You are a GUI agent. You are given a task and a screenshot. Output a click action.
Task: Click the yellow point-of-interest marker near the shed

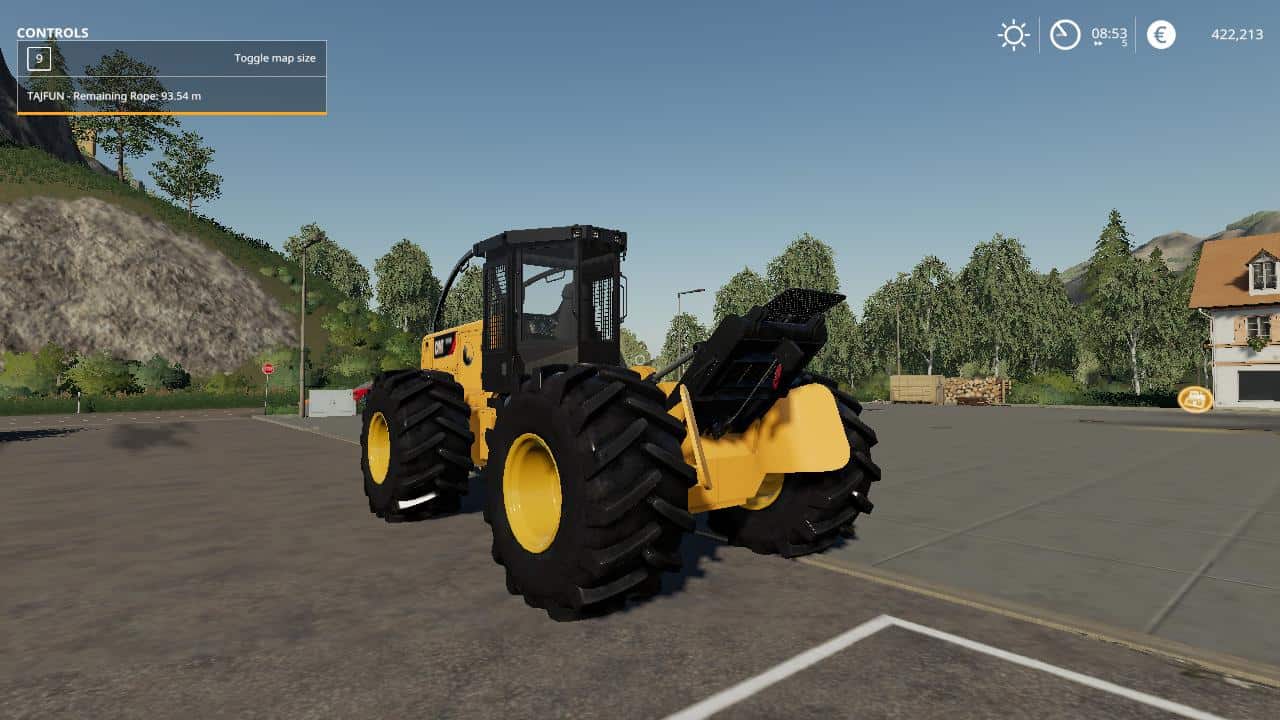tap(1194, 398)
